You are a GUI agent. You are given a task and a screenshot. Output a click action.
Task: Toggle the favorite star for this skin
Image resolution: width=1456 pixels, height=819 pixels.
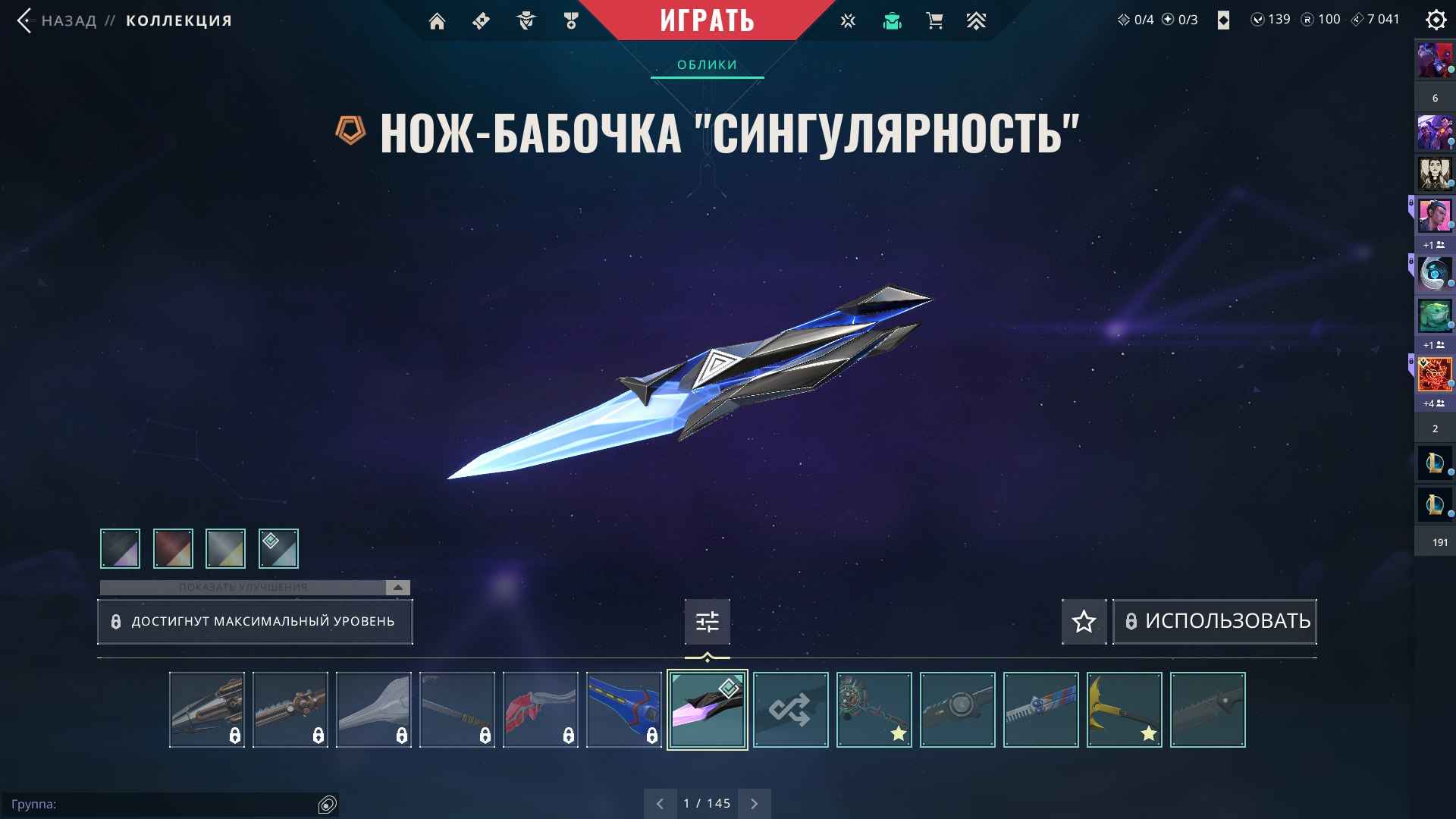point(1084,621)
